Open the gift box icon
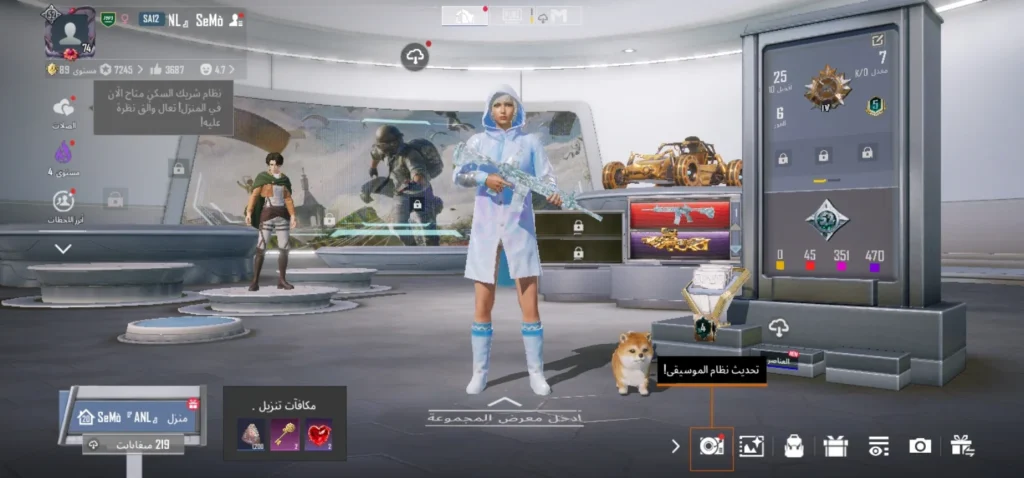This screenshot has height=478, width=1024. [x=836, y=446]
